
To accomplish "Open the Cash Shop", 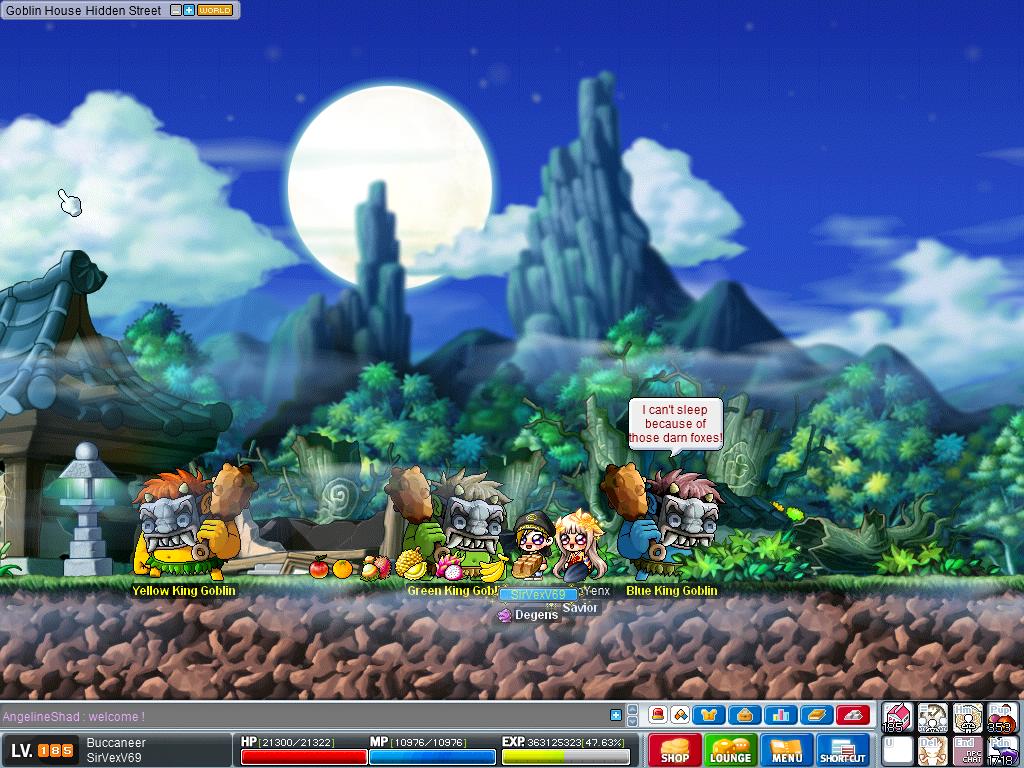I will 674,750.
